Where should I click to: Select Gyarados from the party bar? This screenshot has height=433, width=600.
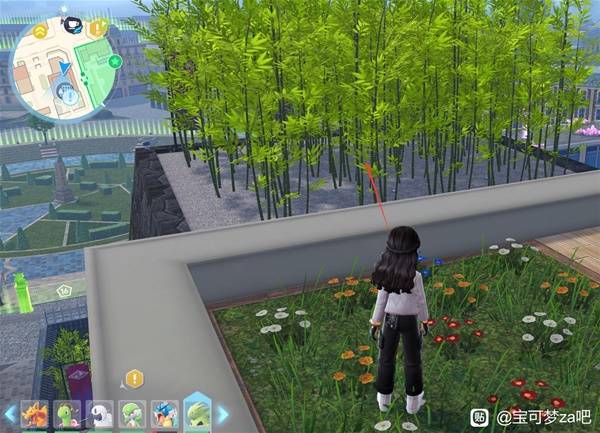pos(164,413)
